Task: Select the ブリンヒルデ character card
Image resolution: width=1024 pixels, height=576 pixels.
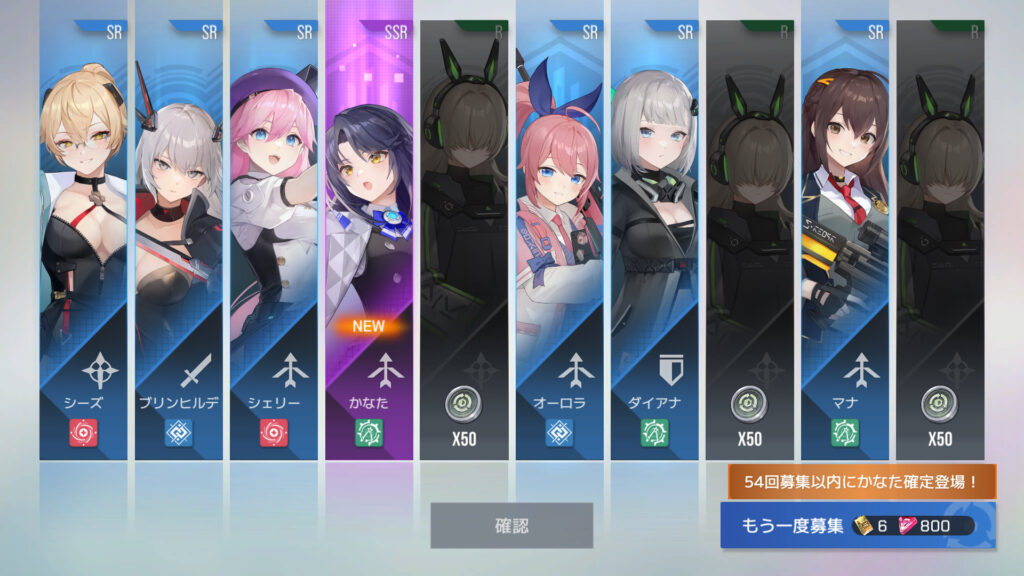Action: pyautogui.click(x=179, y=240)
